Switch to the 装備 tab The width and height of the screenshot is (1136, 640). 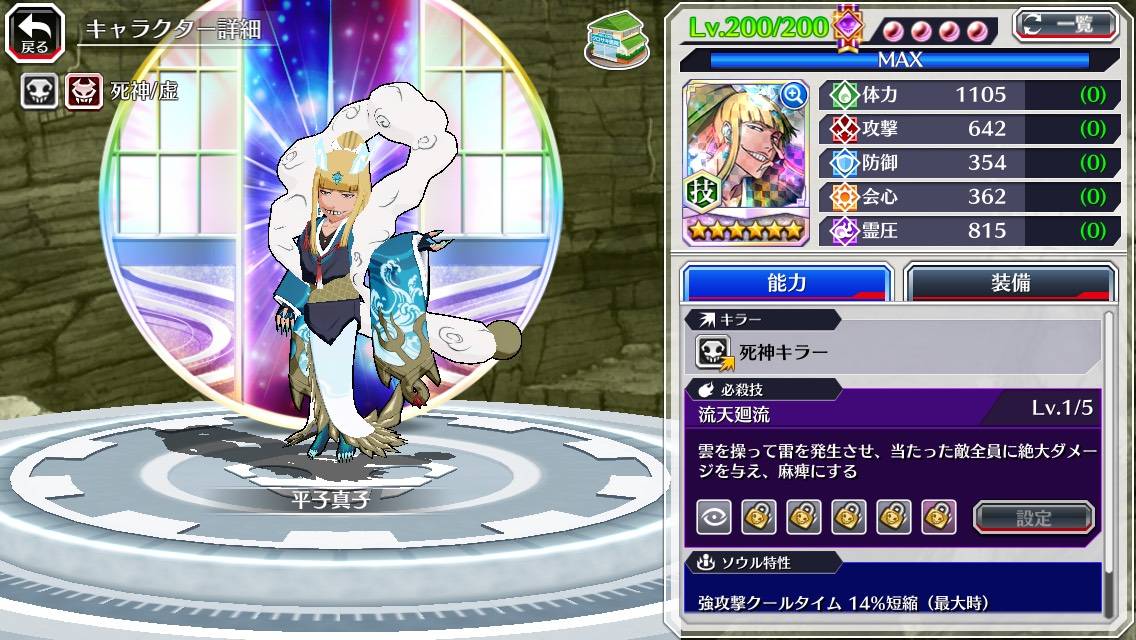(1010, 283)
